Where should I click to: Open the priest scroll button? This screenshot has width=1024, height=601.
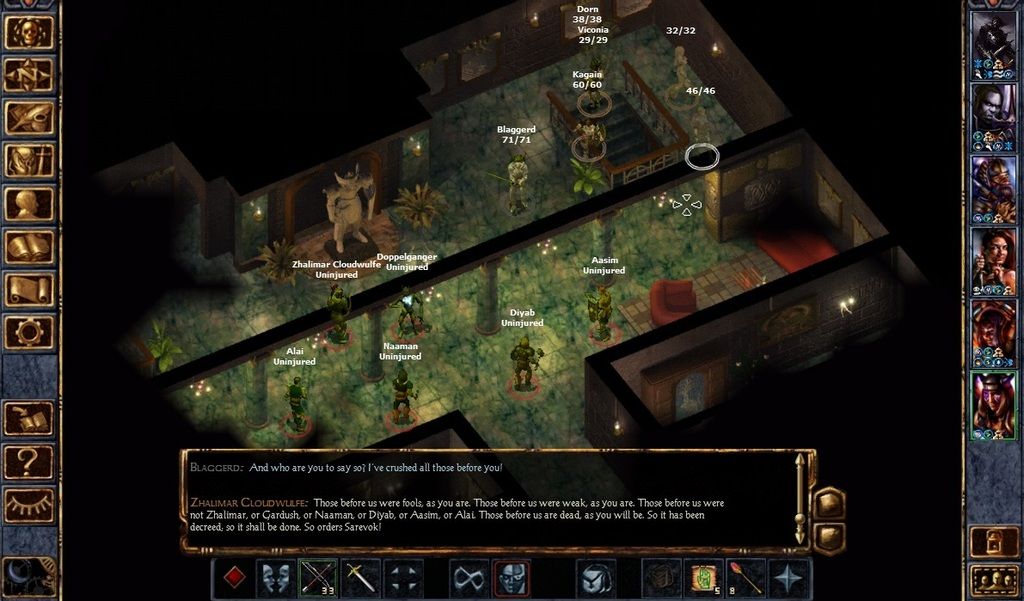click(x=29, y=289)
